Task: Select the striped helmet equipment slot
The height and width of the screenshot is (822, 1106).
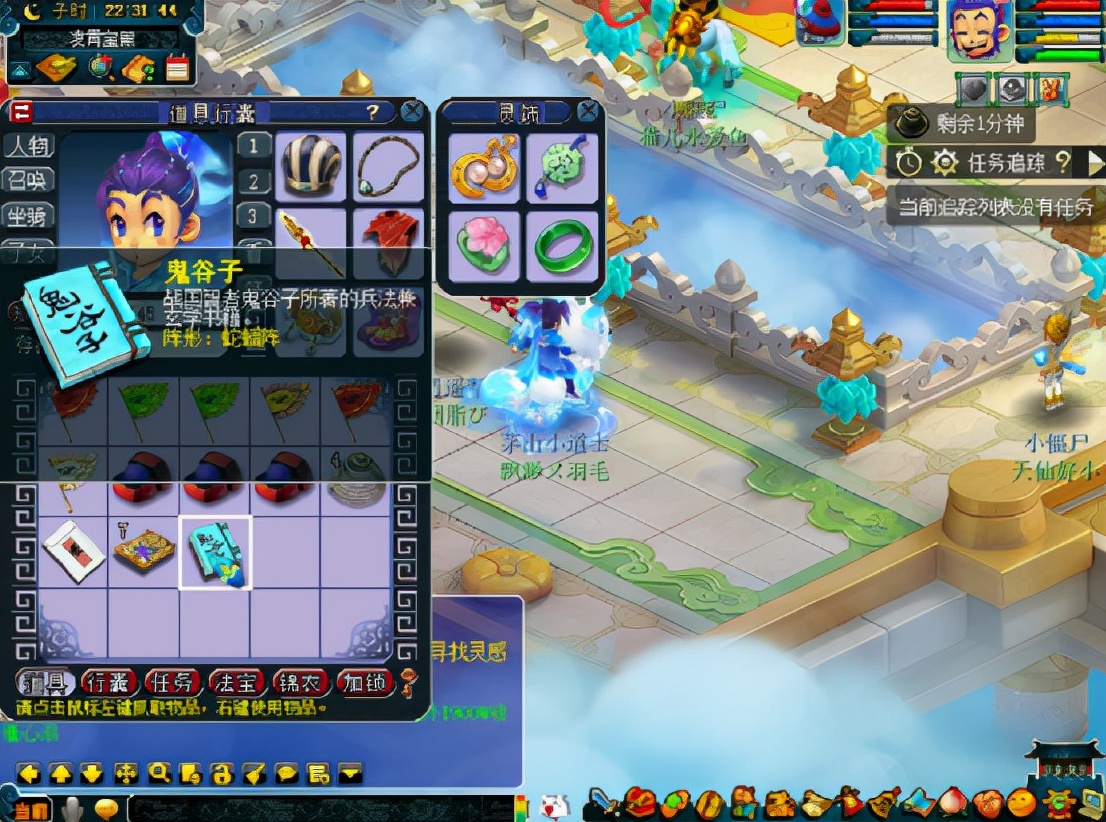Action: [311, 165]
